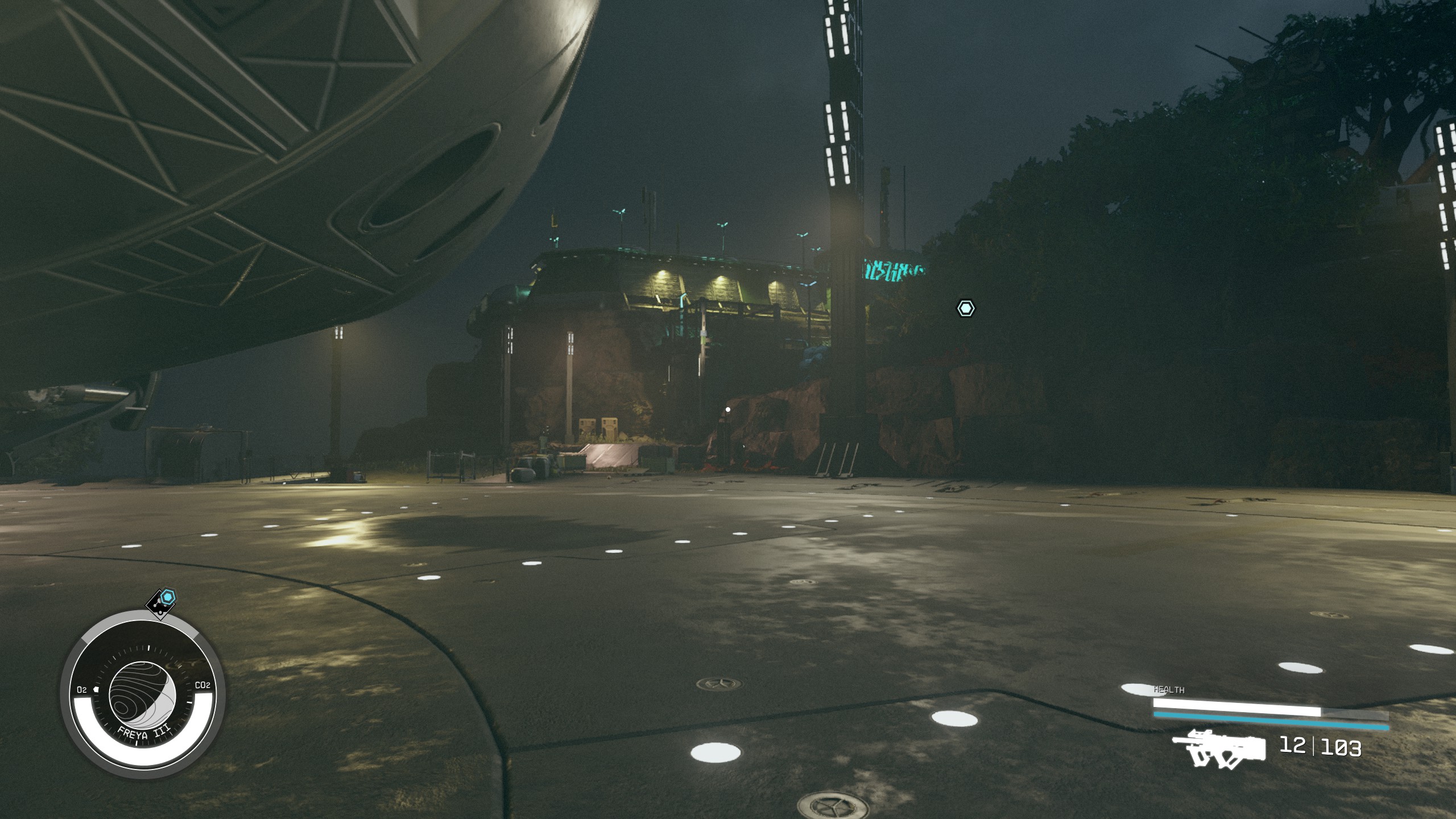This screenshot has height=819, width=1456.
Task: Click the hexagonal waypoint marker floating in the scene
Action: (965, 307)
